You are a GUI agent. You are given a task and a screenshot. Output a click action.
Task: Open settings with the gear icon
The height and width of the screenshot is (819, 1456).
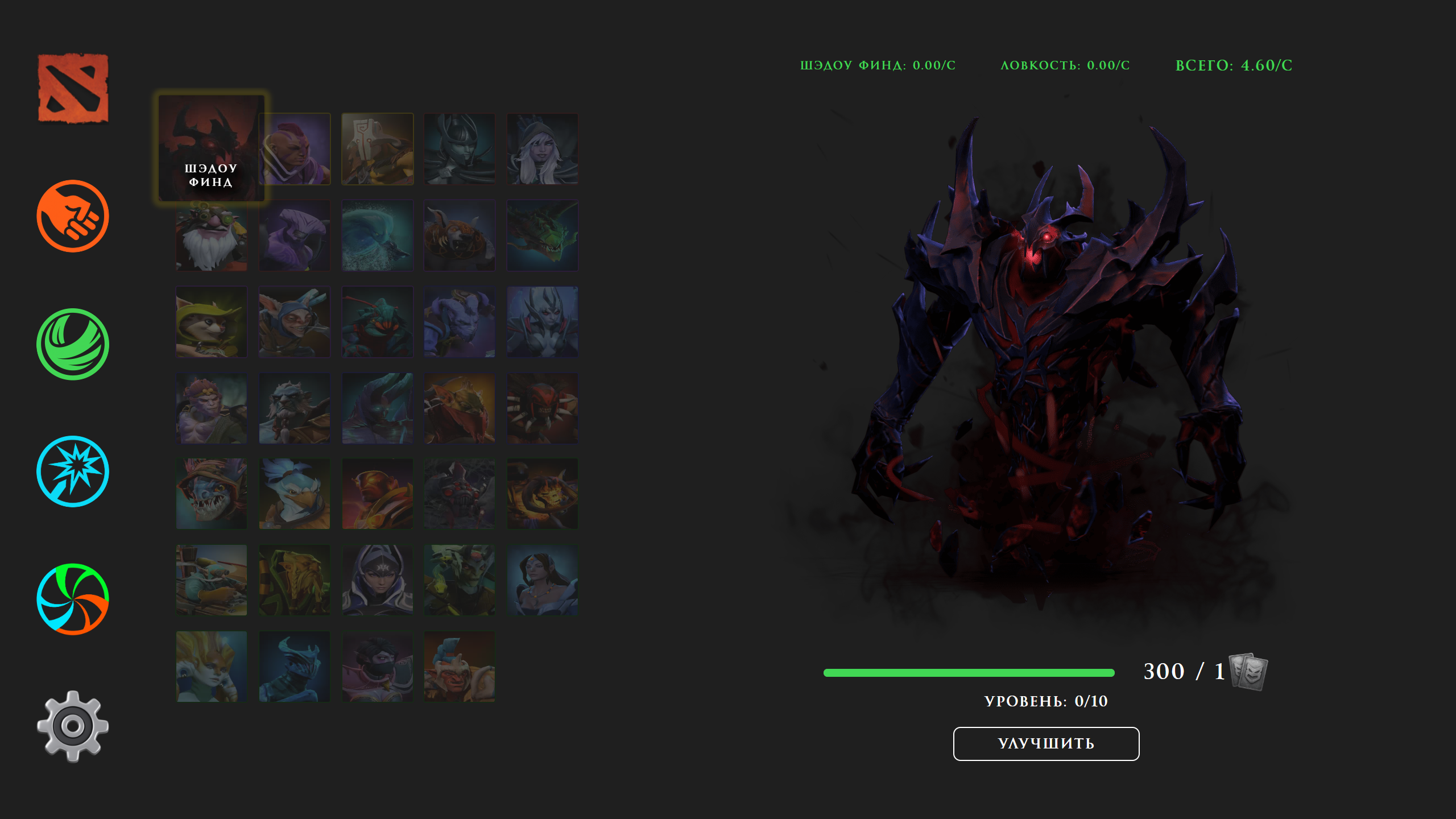(x=72, y=726)
